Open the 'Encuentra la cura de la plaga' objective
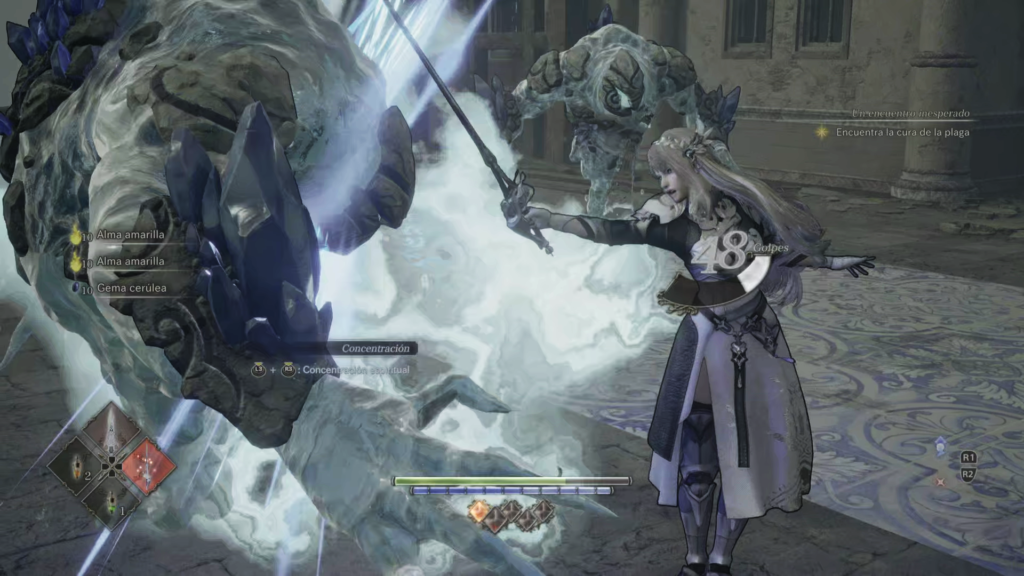The width and height of the screenshot is (1024, 576). tap(902, 132)
